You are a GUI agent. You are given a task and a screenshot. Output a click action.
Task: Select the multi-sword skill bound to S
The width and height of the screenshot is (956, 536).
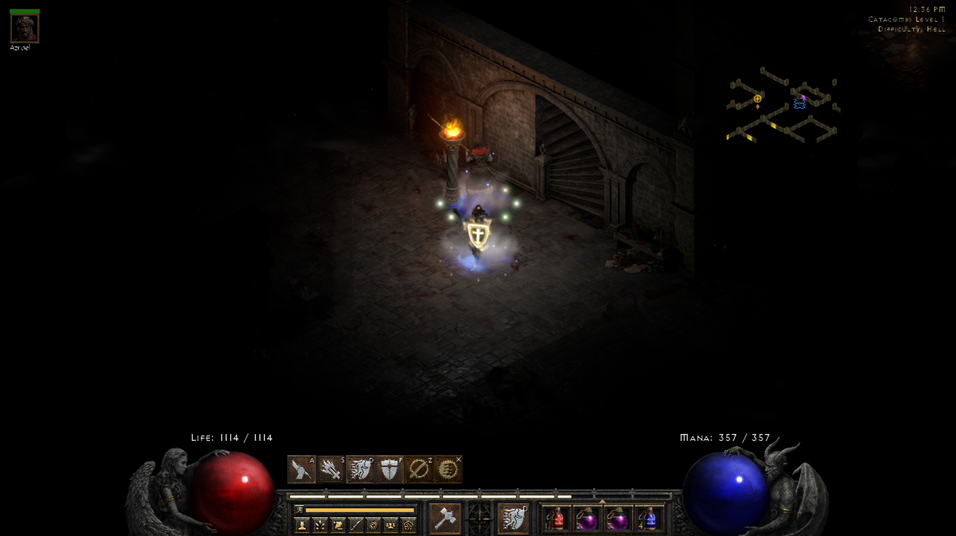[331, 469]
